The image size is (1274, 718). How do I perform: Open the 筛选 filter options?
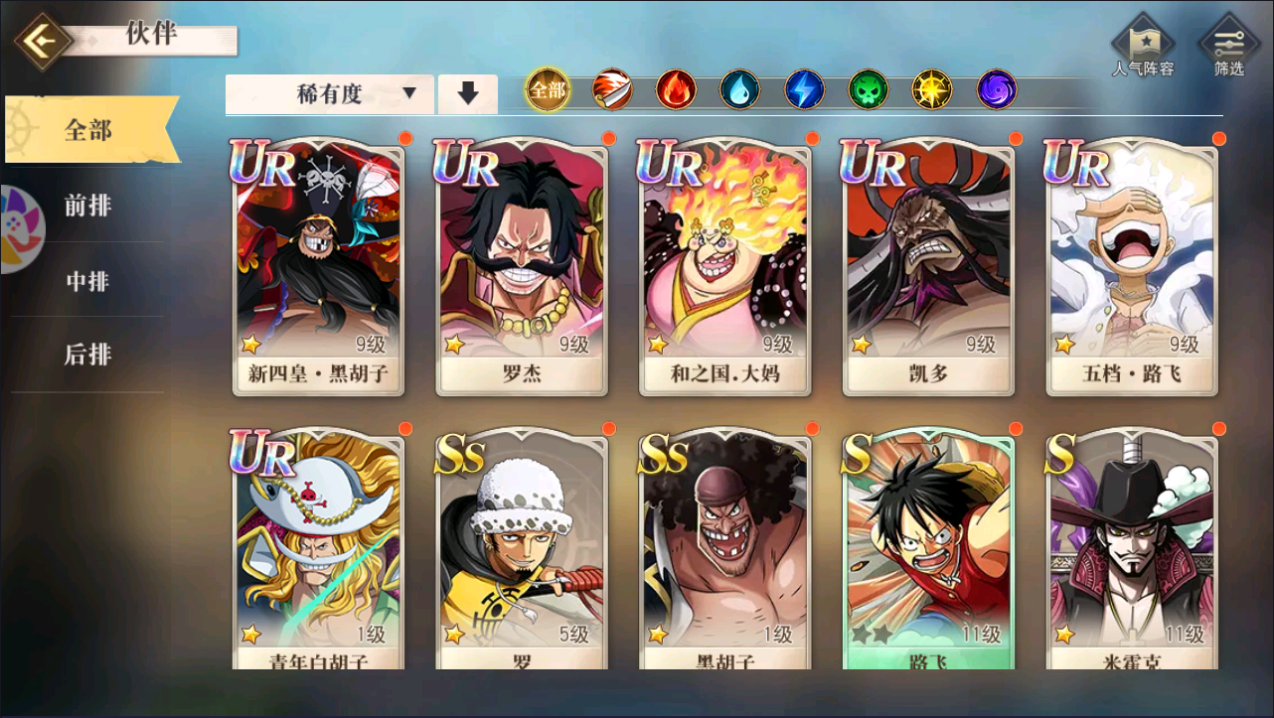click(x=1229, y=47)
